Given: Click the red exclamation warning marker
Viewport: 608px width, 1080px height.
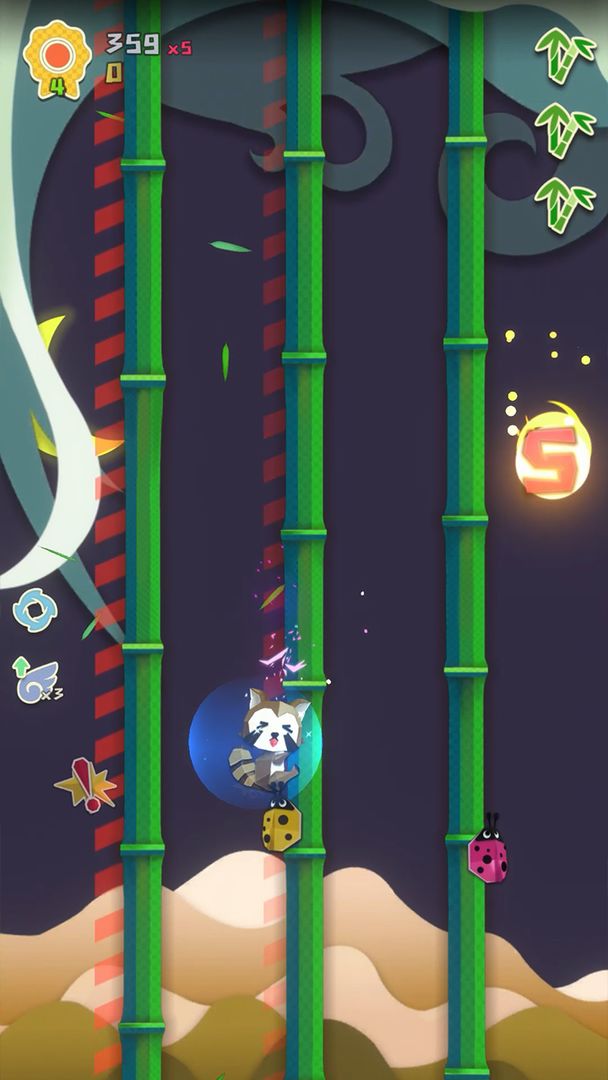Looking at the screenshot, I should click(x=87, y=785).
